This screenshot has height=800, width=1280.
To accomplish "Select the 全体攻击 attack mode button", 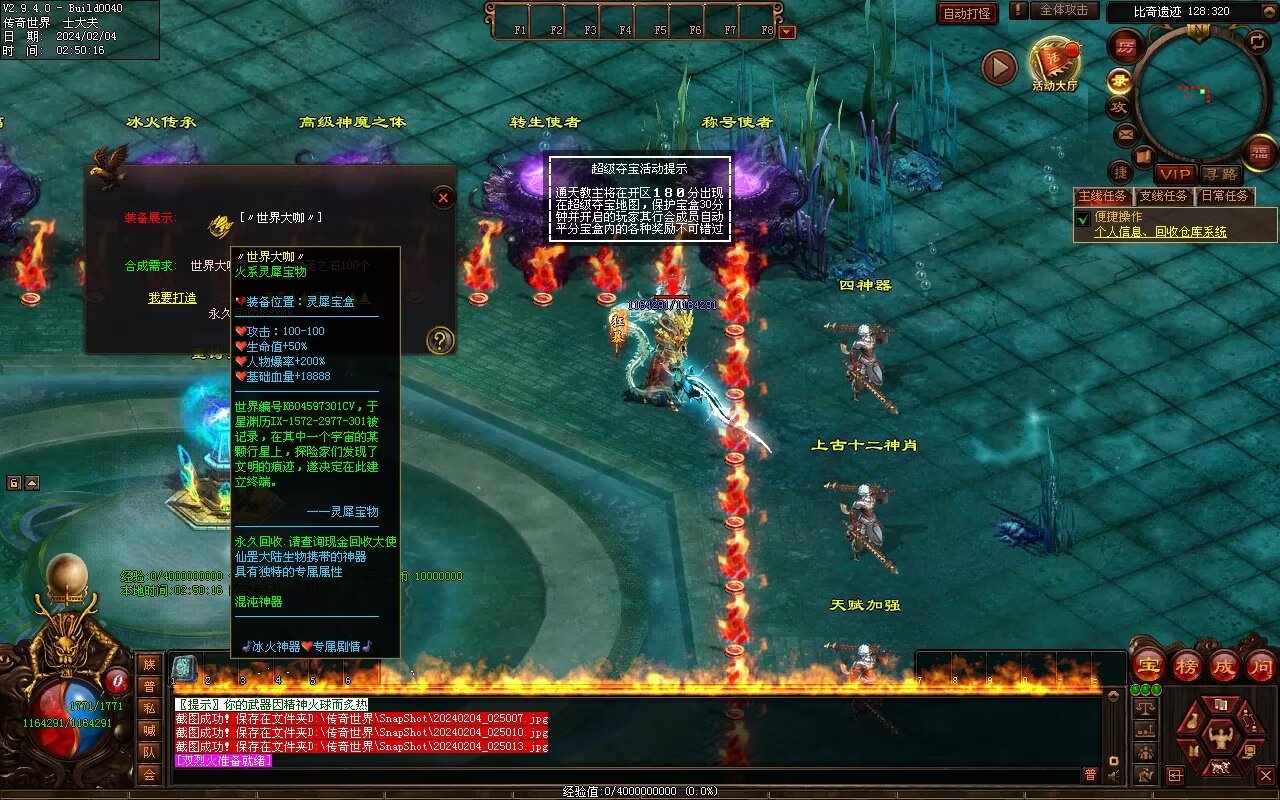I will pos(1065,10).
